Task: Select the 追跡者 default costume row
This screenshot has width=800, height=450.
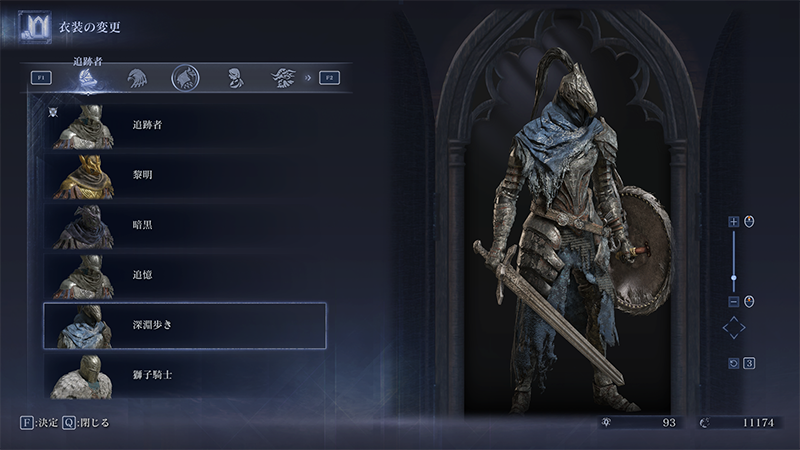Action: [185, 126]
